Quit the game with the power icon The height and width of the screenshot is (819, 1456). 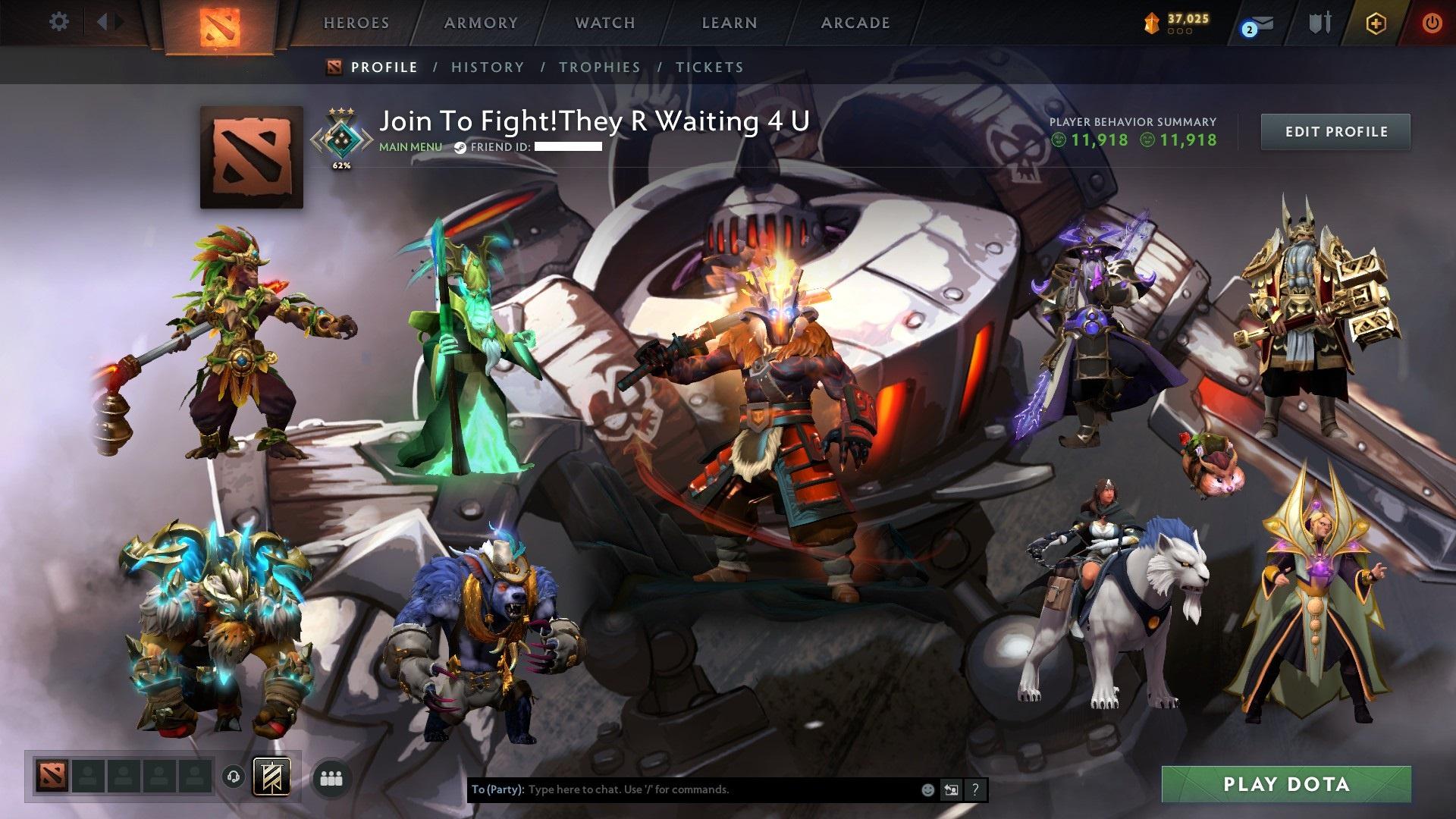[x=1431, y=23]
